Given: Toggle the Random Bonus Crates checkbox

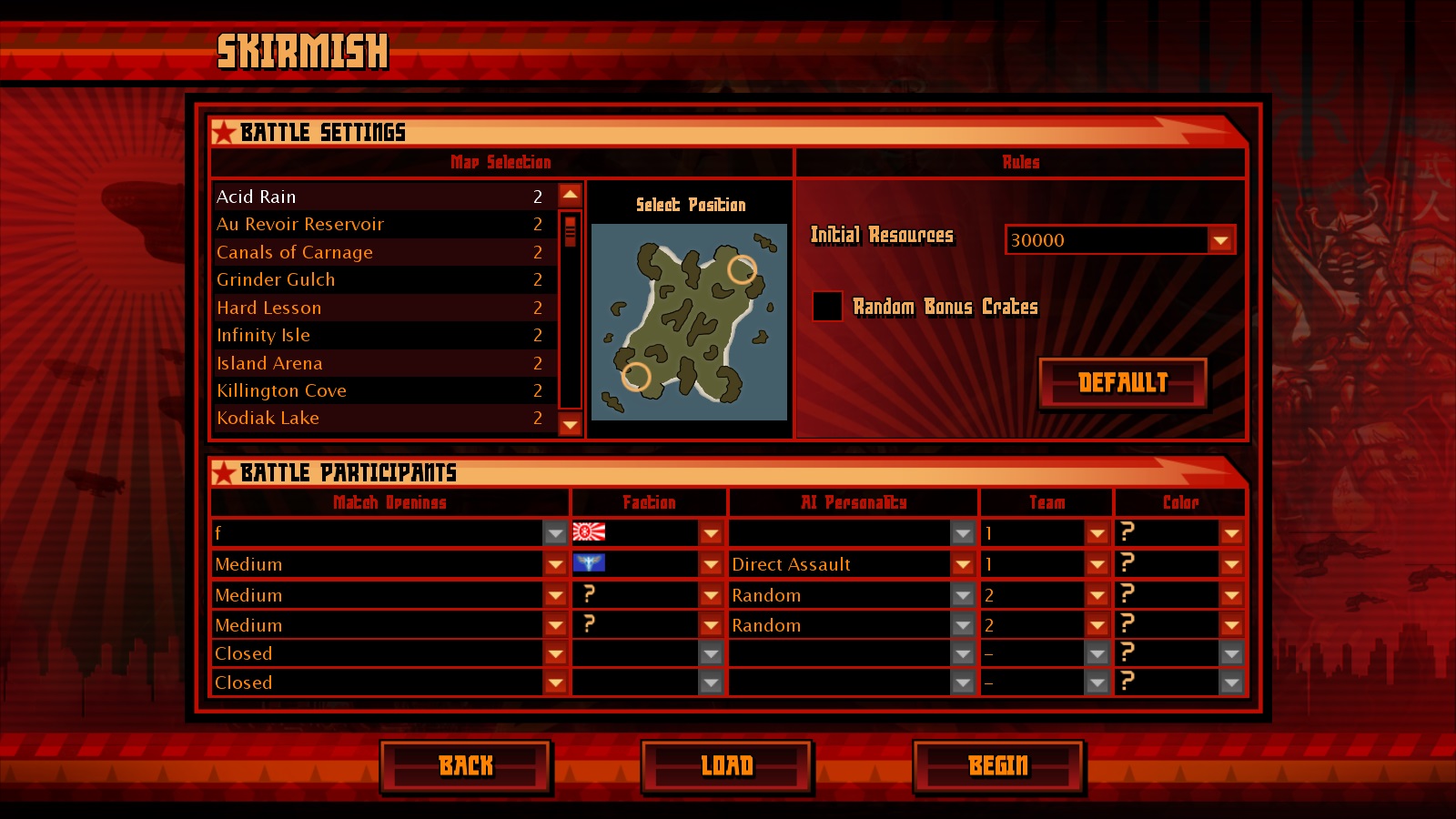Looking at the screenshot, I should click(827, 306).
